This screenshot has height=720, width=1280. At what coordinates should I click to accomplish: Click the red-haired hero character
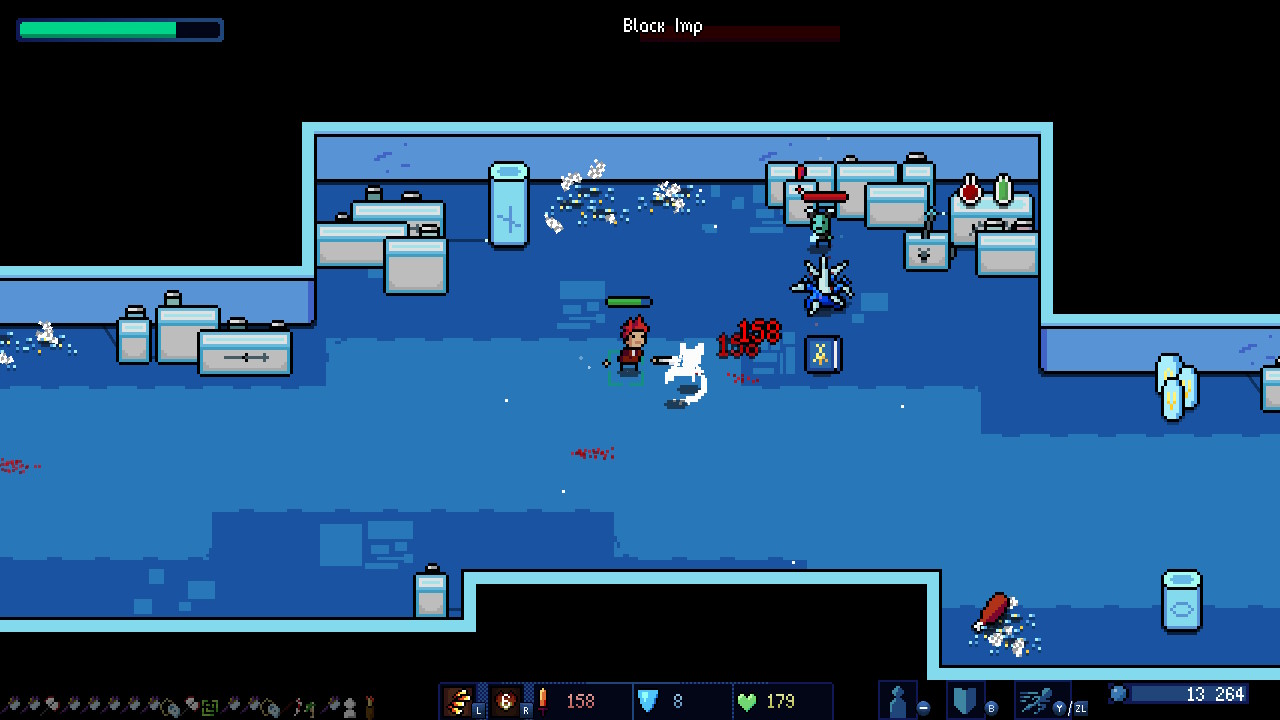(632, 350)
